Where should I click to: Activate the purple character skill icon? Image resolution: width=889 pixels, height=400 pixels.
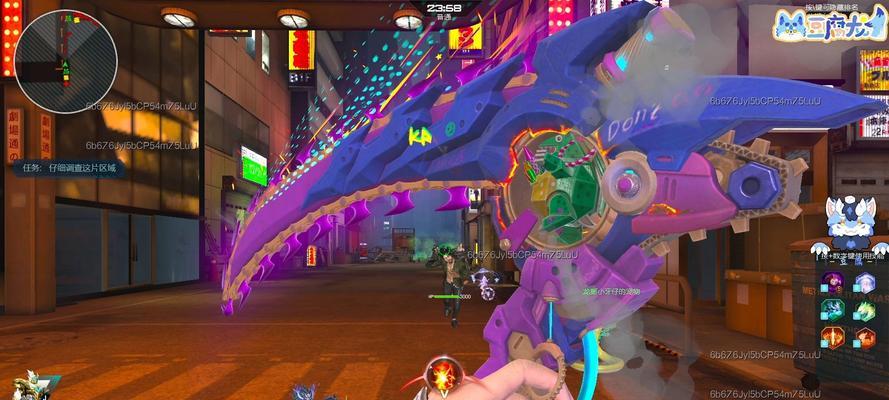tap(833, 283)
